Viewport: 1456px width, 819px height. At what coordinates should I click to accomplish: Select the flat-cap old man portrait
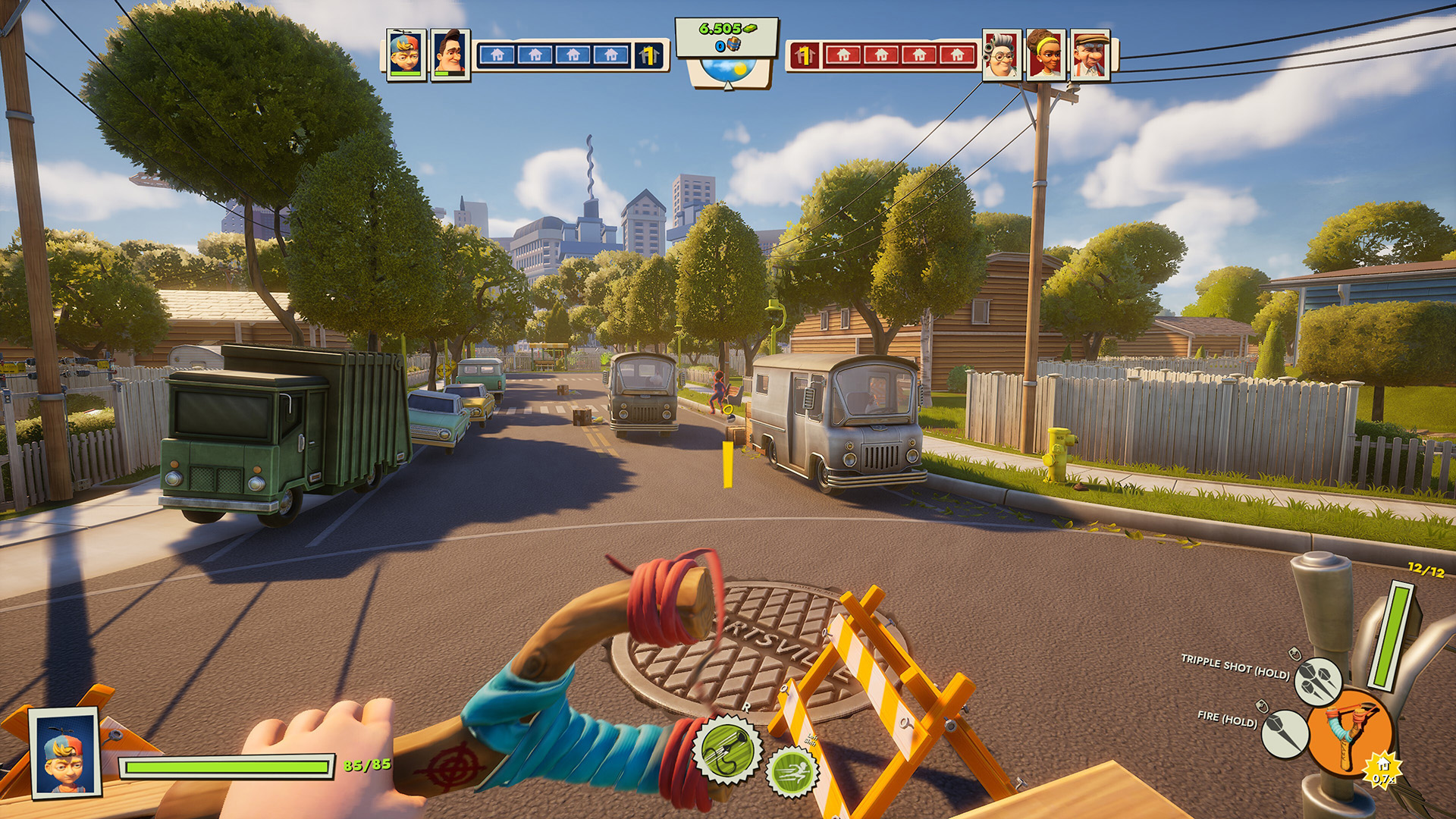[1090, 55]
